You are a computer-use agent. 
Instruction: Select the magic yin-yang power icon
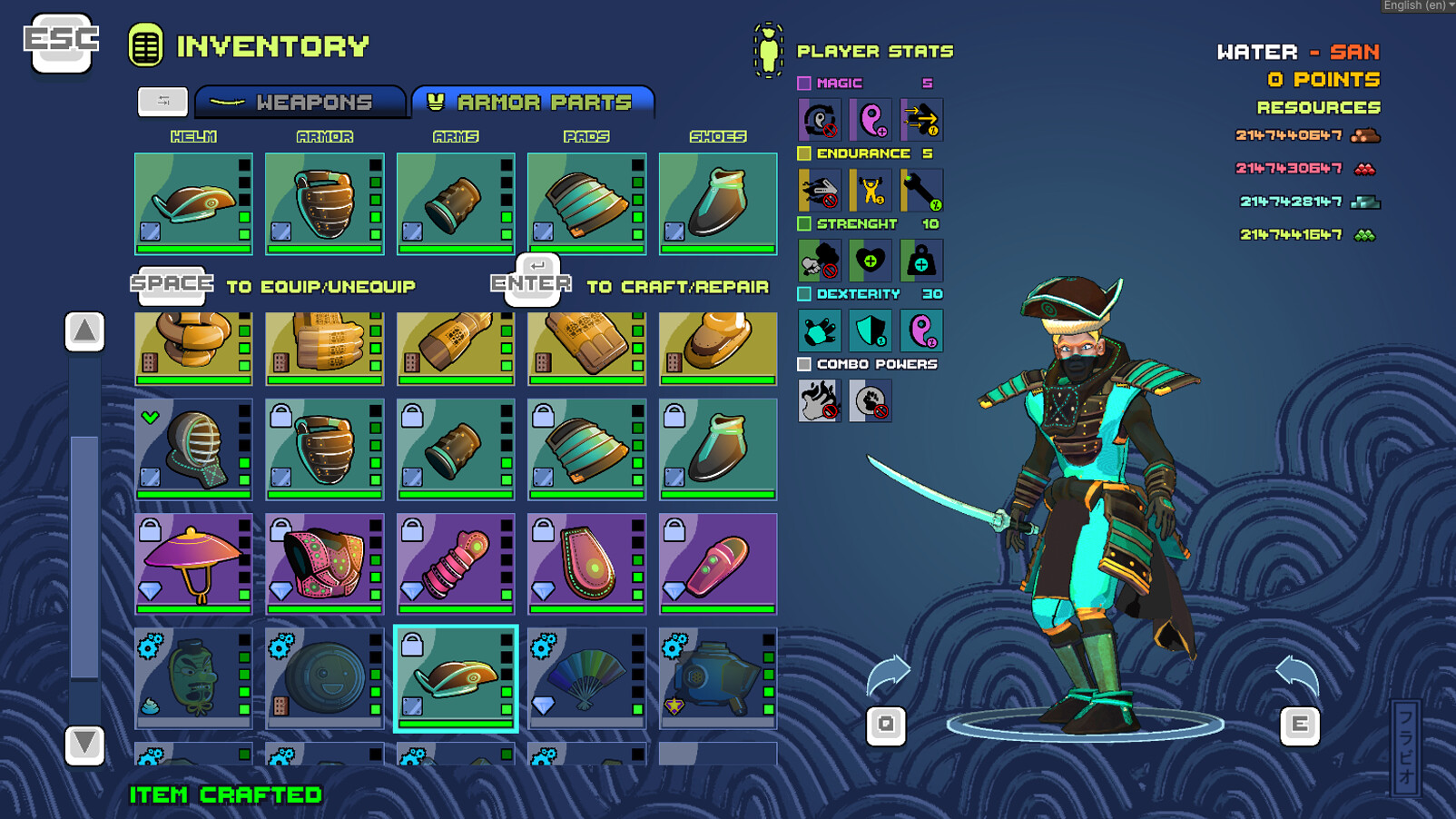click(869, 119)
